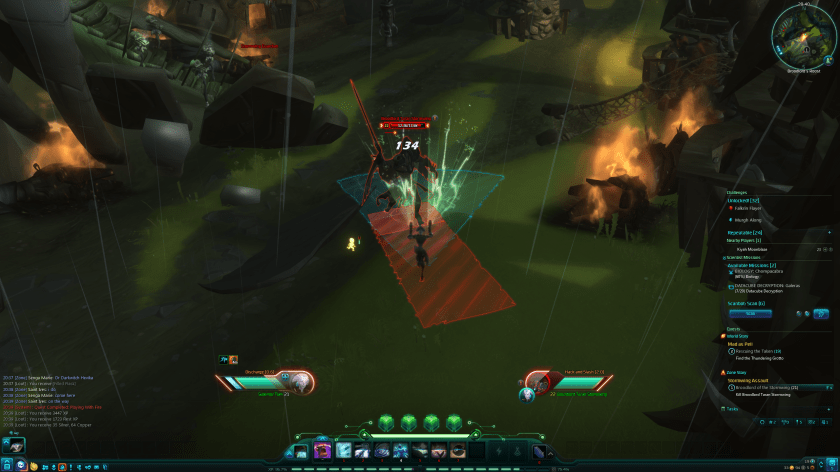Viewport: 840px width, 472px height.
Task: Click the Scan button in Scanbot panel
Action: click(x=749, y=313)
